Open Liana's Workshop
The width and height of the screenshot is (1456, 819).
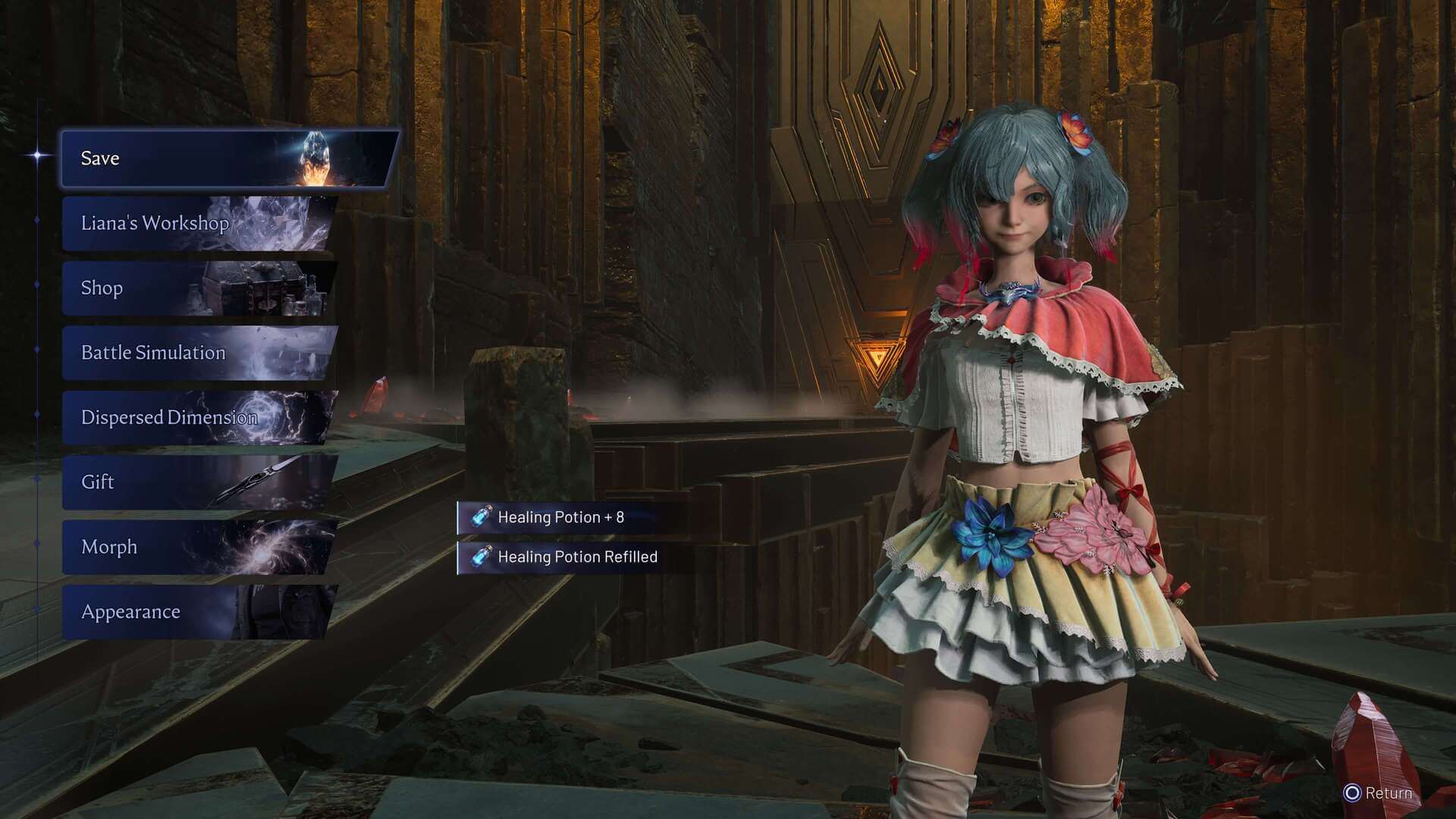coord(197,223)
